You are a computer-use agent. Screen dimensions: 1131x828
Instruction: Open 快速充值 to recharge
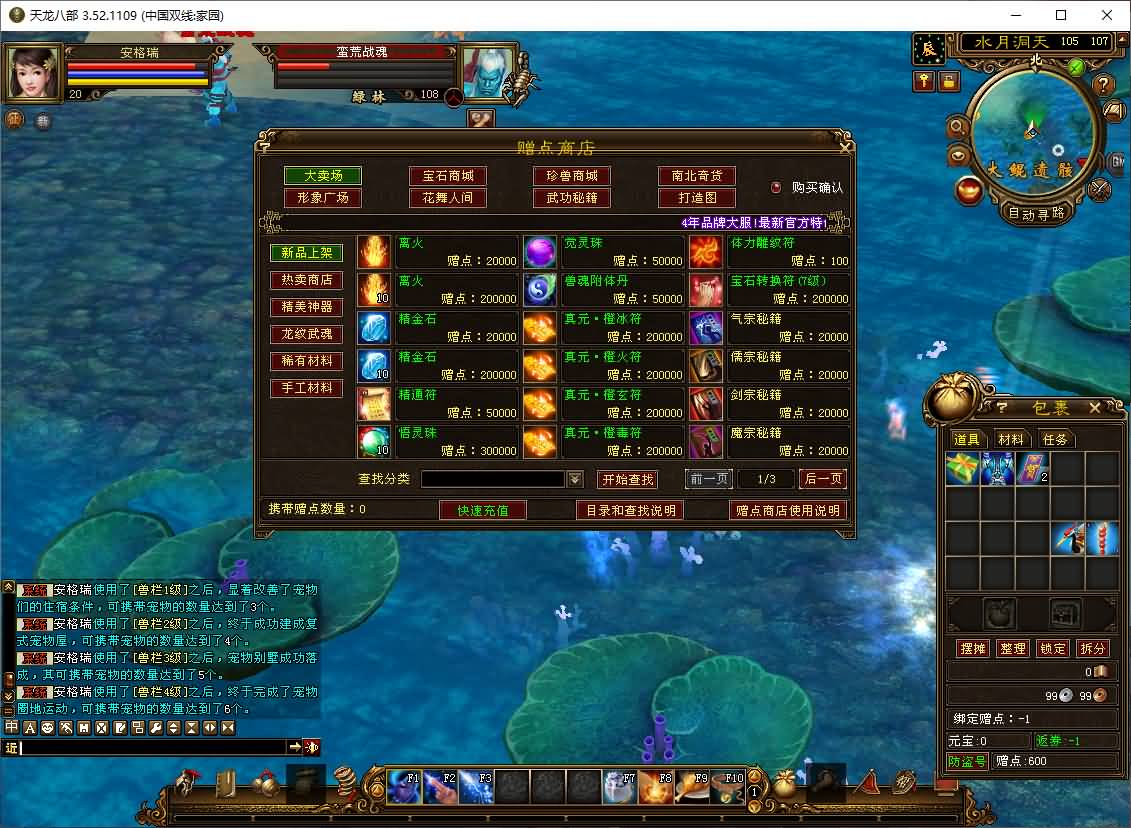coord(483,510)
